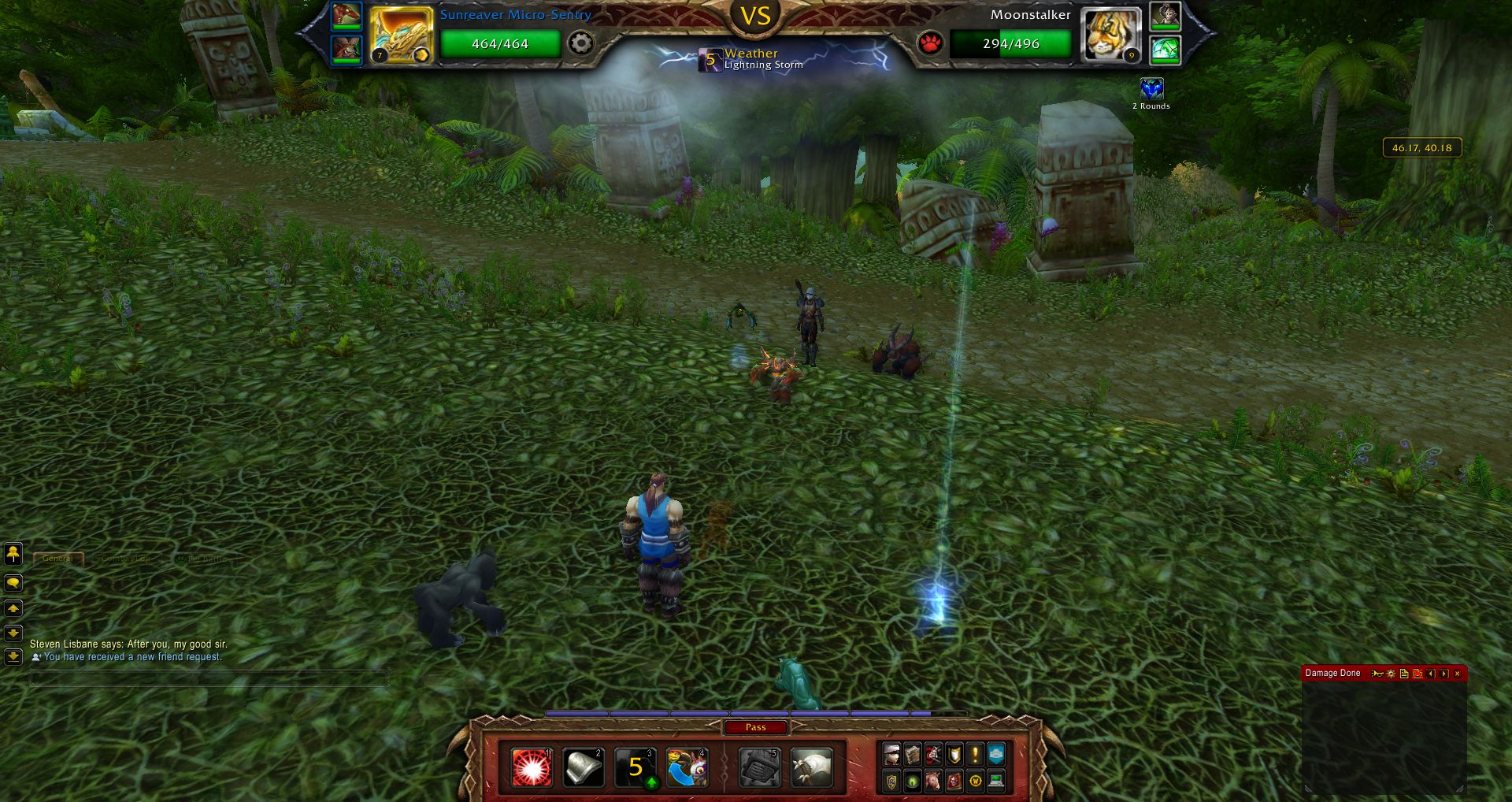Open the social friends list button

(13, 554)
